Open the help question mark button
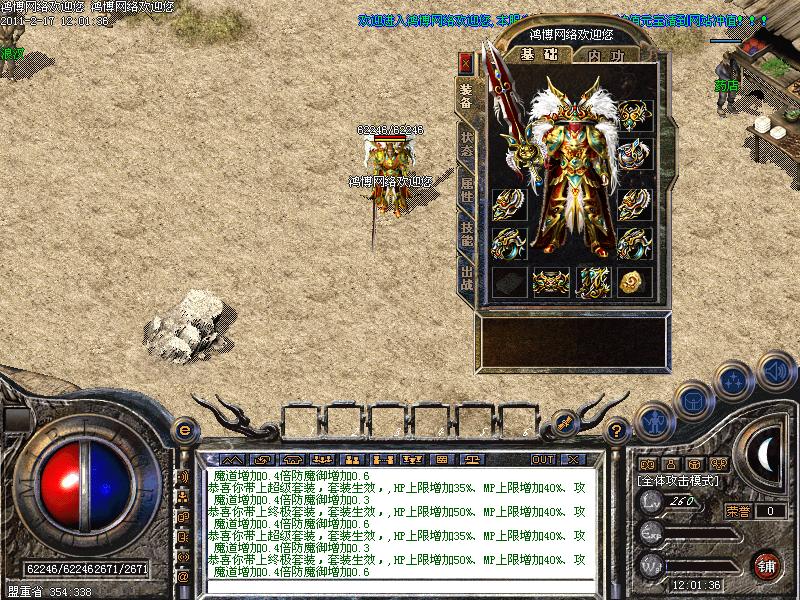800x600 pixels. tap(618, 431)
